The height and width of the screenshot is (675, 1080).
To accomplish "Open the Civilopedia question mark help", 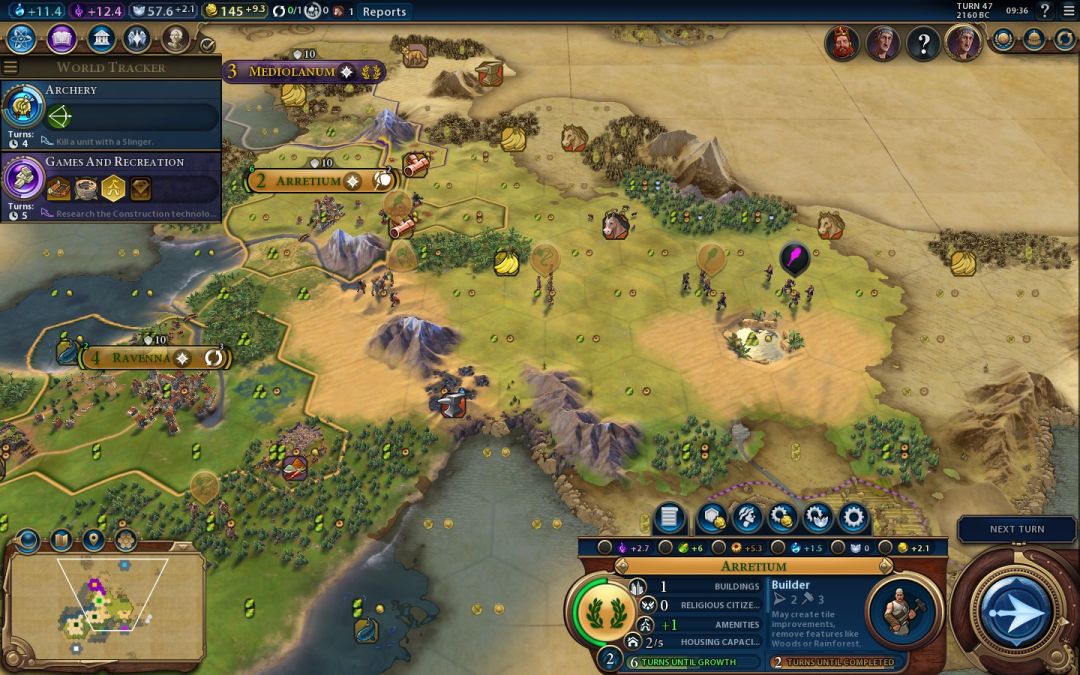I will (x=1044, y=12).
